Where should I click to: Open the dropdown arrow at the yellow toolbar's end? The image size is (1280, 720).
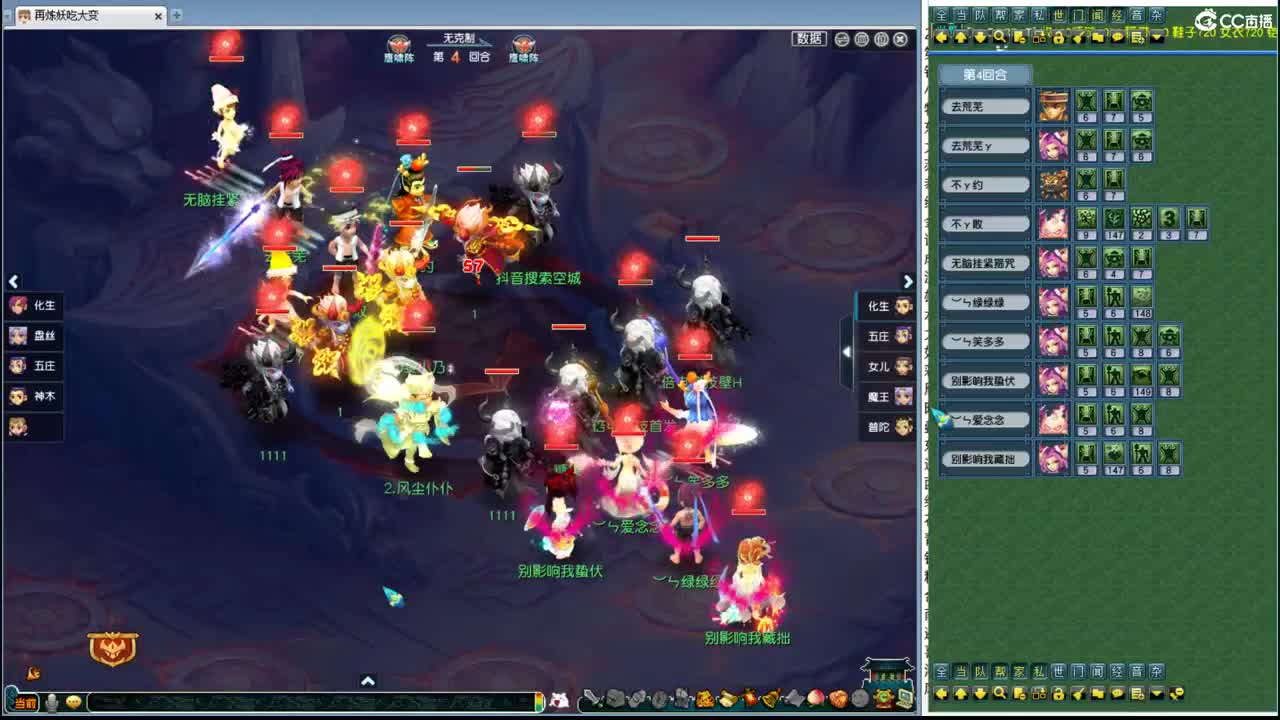click(x=1157, y=38)
